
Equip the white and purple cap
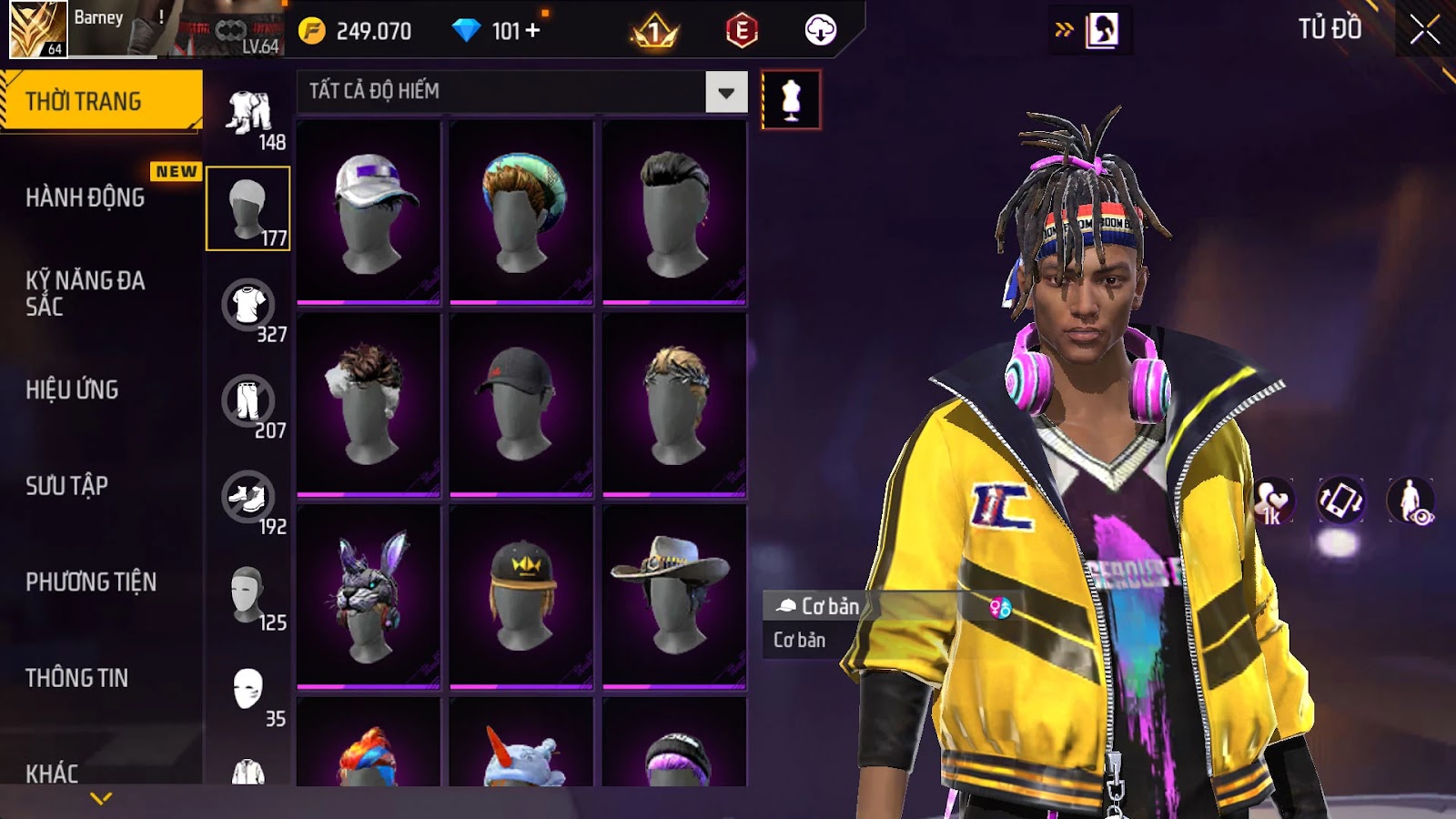(x=369, y=212)
